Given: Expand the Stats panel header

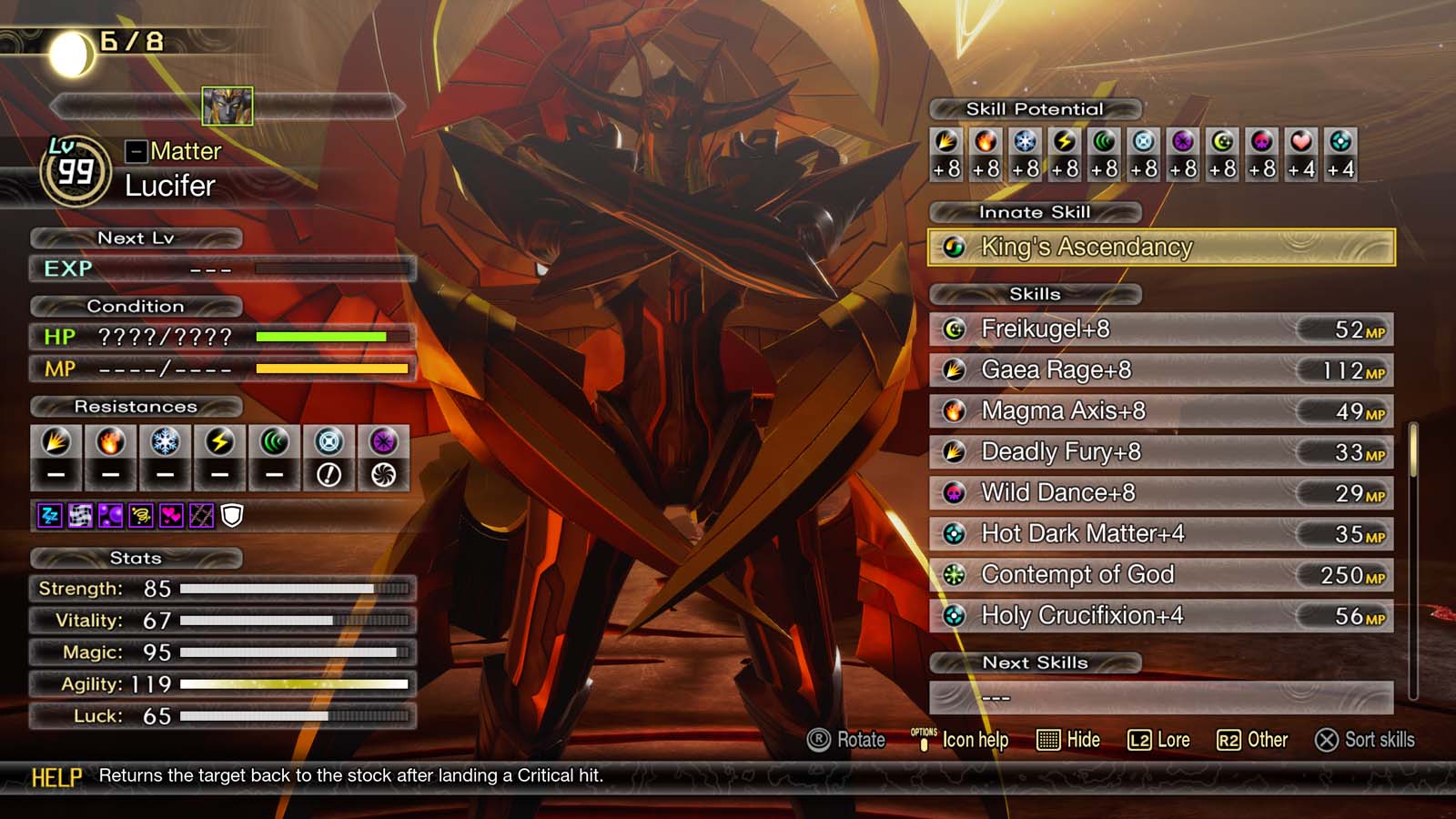Looking at the screenshot, I should tap(135, 558).
